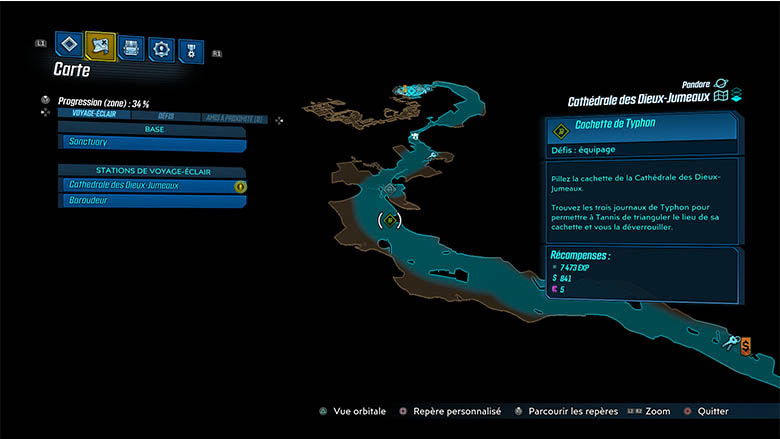The image size is (780, 439).
Task: Open the gear-shaped icon menu tab
Action: [161, 47]
